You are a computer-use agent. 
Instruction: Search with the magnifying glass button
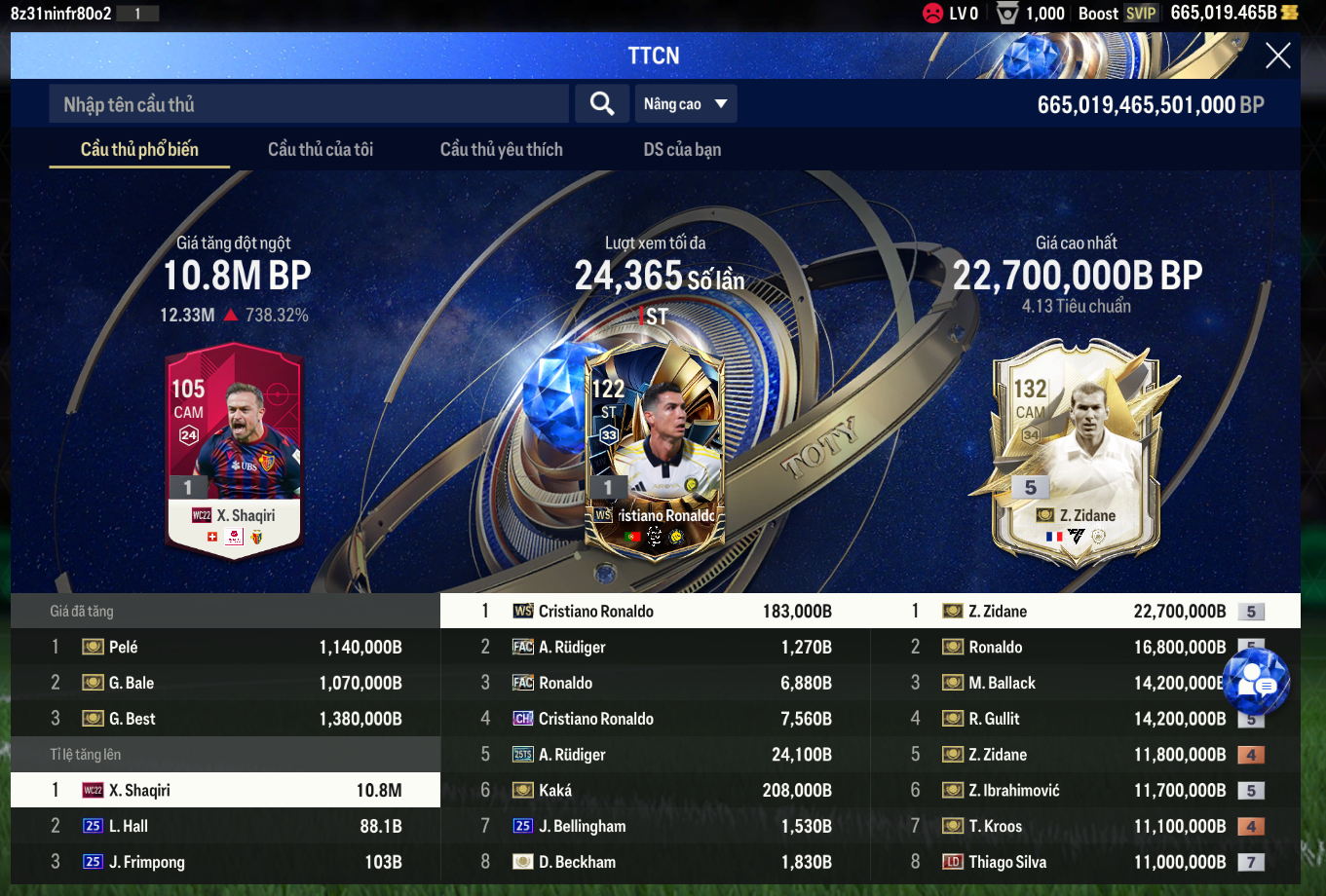602,104
